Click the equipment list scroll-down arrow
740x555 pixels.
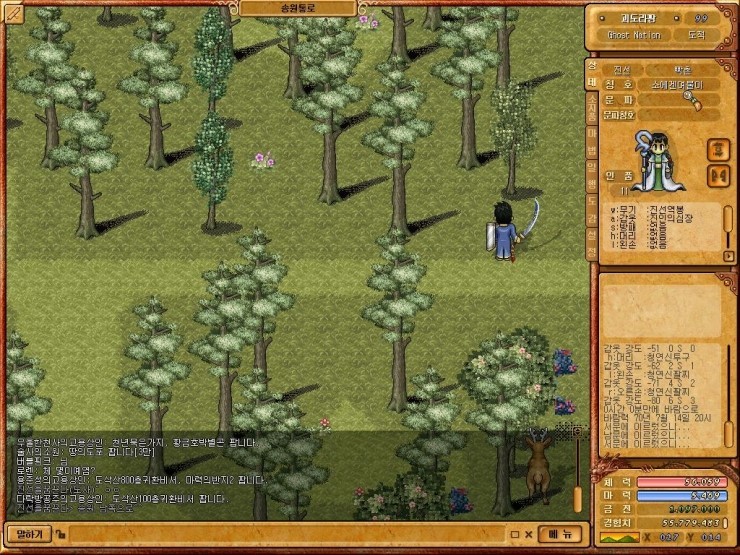(x=727, y=257)
